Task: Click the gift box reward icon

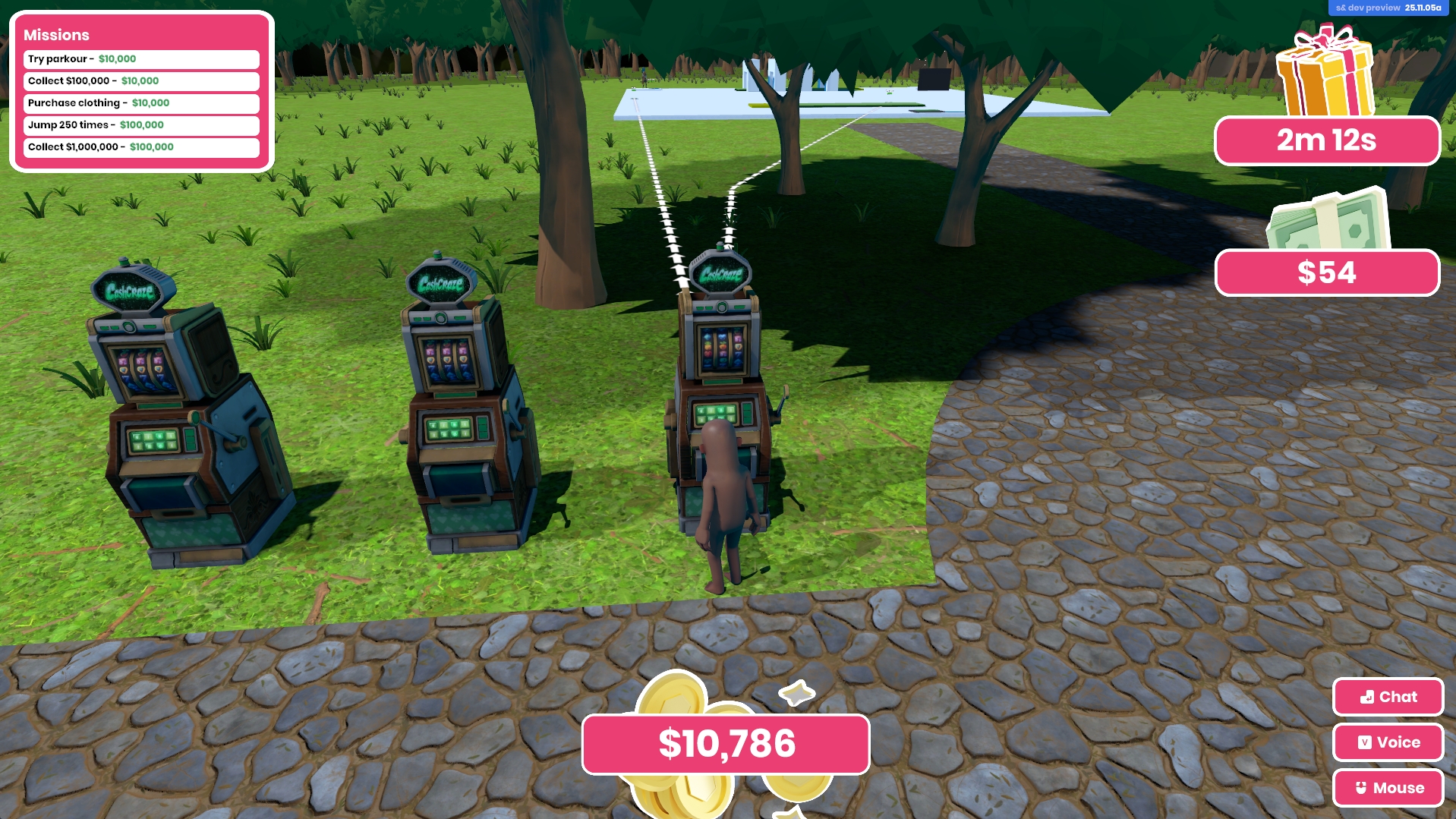Action: pyautogui.click(x=1325, y=72)
